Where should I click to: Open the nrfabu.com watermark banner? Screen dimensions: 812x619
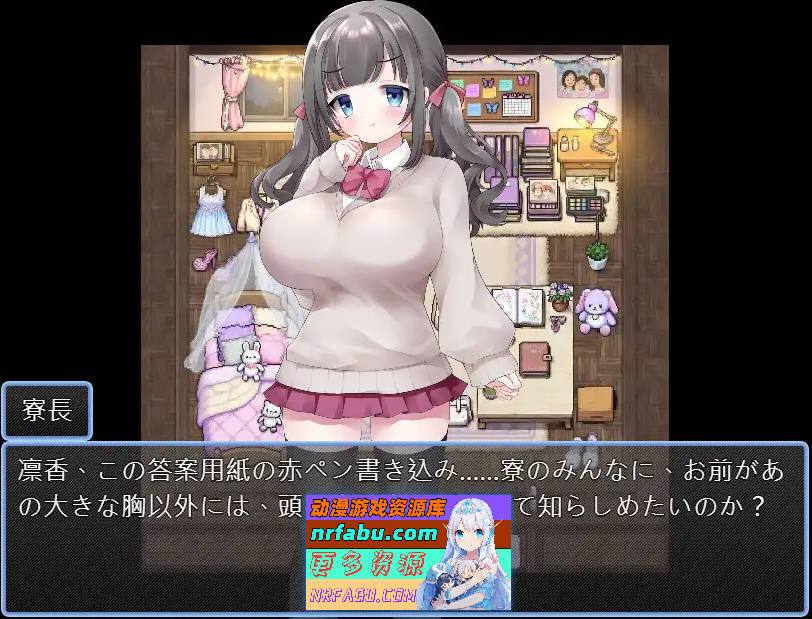tap(408, 552)
